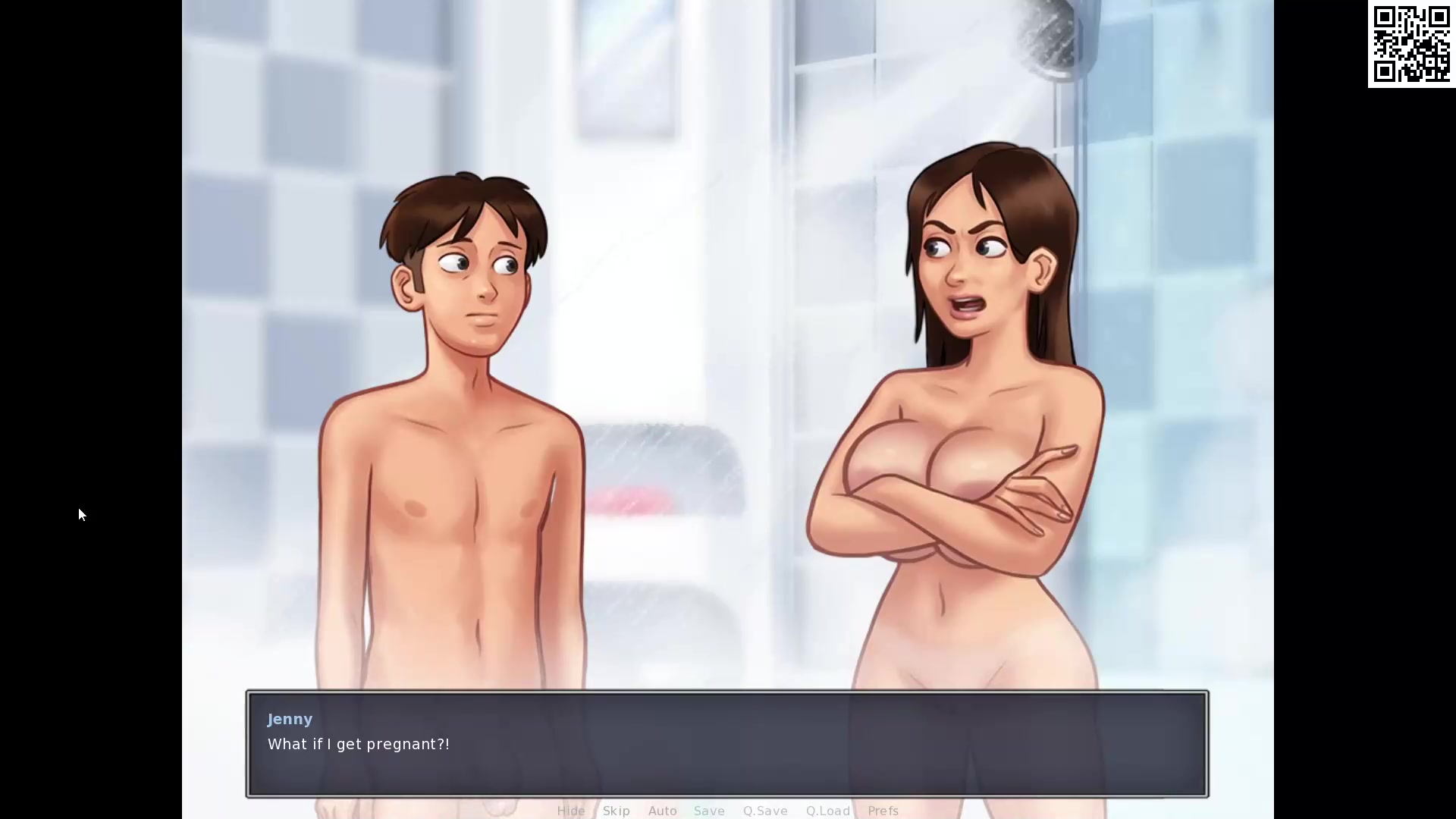Enable Auto dialogue advance
The height and width of the screenshot is (819, 1456).
click(662, 811)
